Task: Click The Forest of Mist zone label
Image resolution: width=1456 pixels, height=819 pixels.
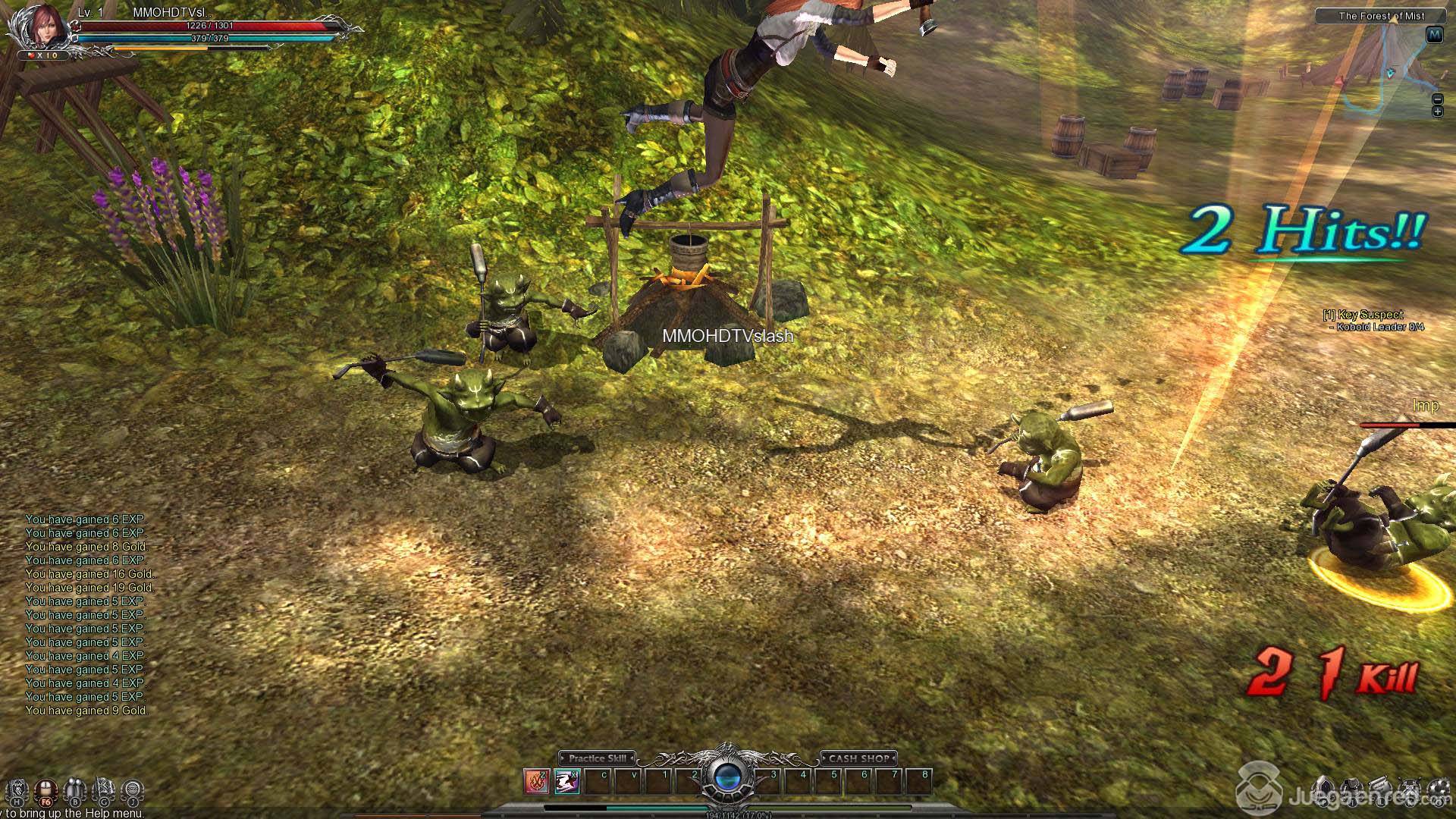Action: tap(1381, 16)
